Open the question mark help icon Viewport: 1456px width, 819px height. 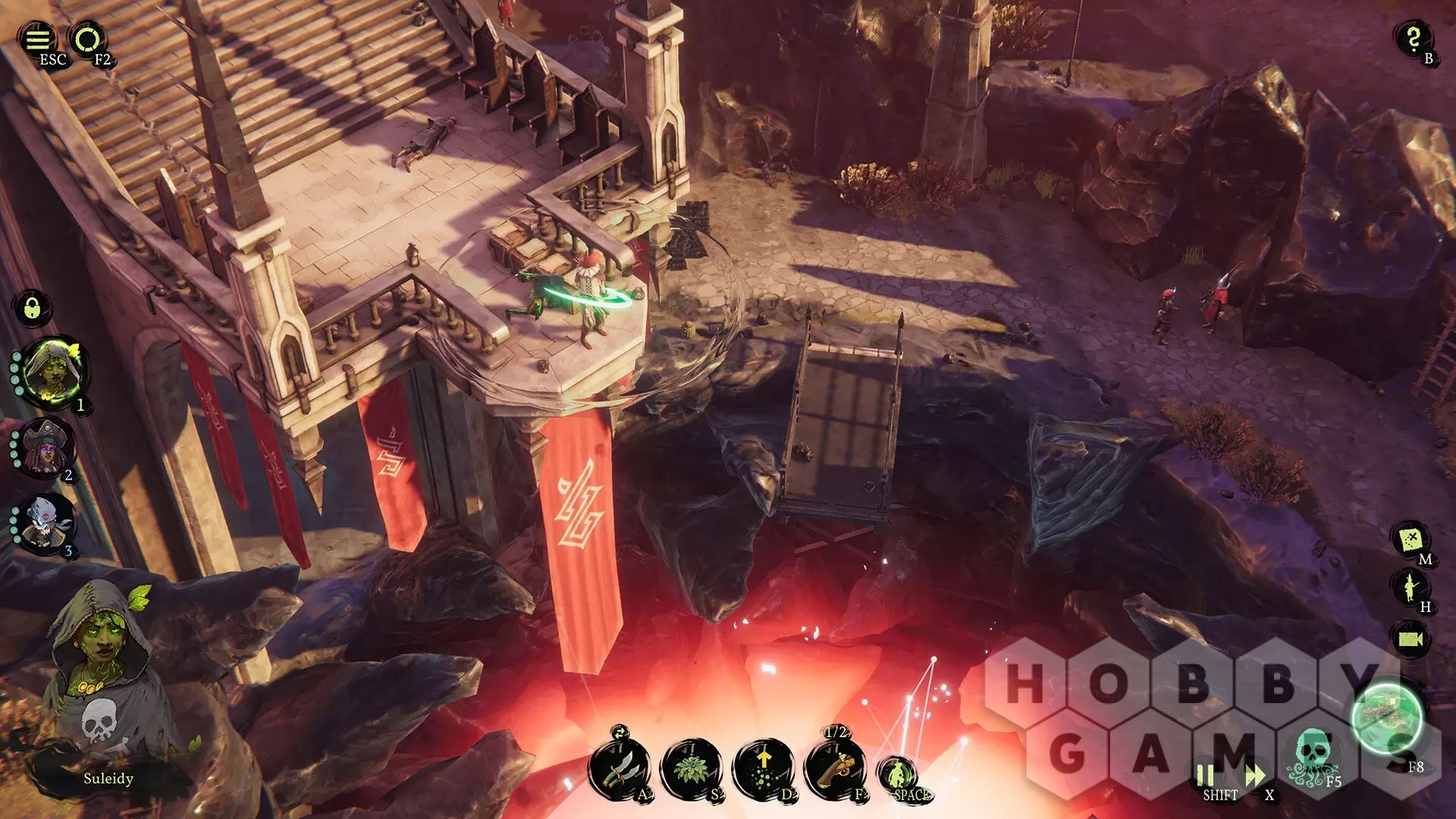coord(1413,38)
